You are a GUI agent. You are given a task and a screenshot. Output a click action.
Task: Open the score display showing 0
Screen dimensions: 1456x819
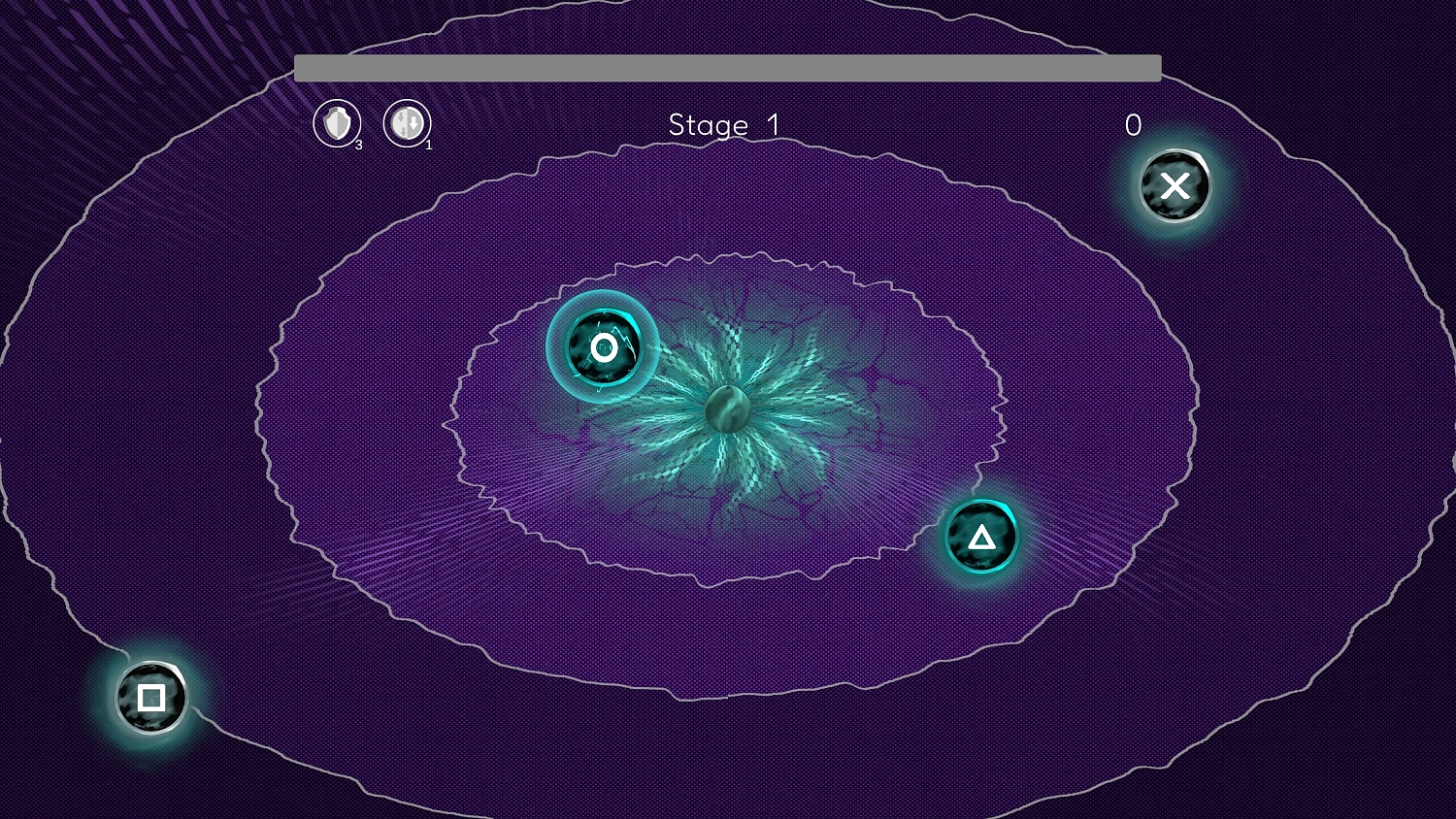1132,124
